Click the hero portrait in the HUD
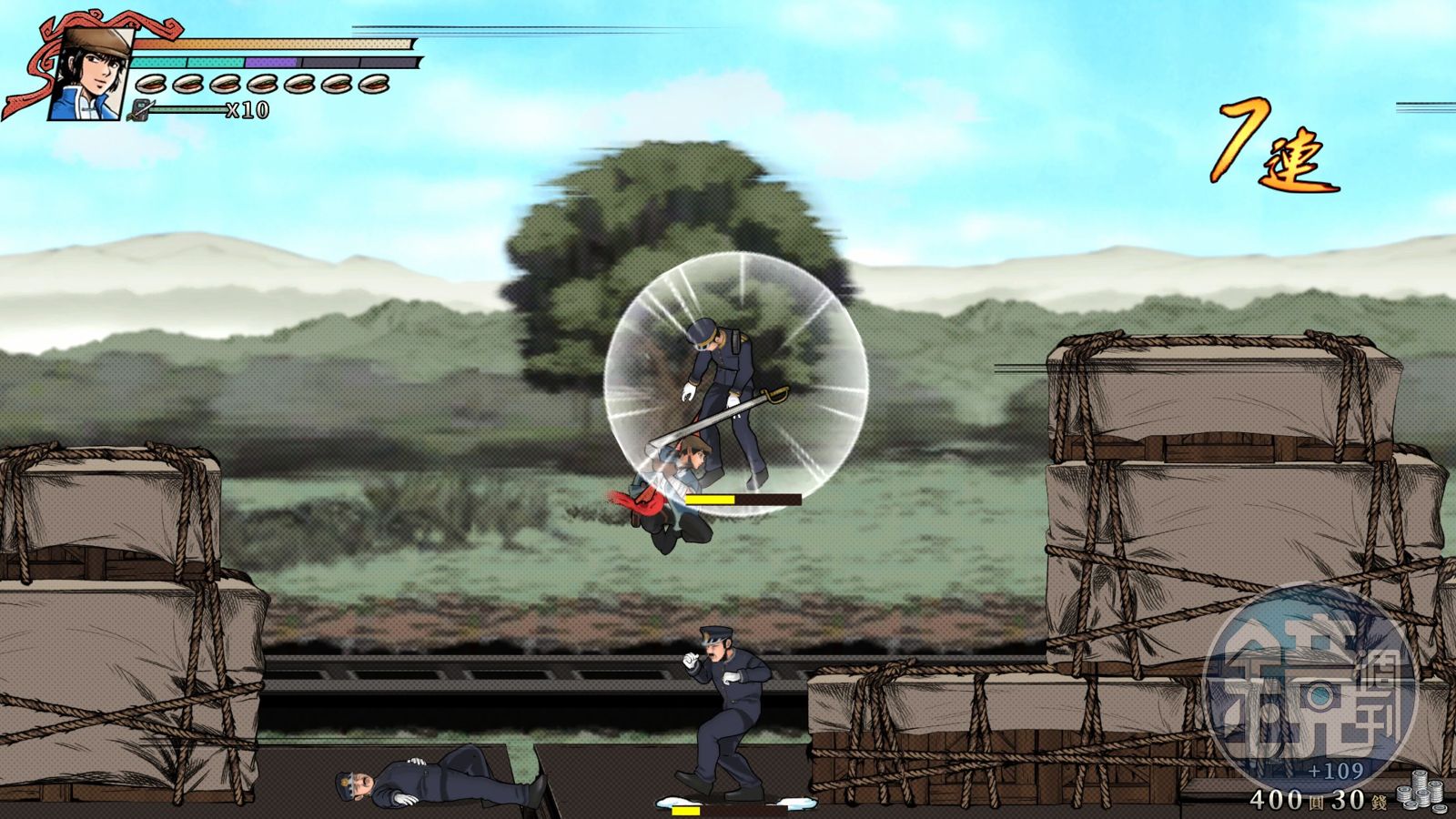This screenshot has width=1456, height=819. [x=89, y=74]
